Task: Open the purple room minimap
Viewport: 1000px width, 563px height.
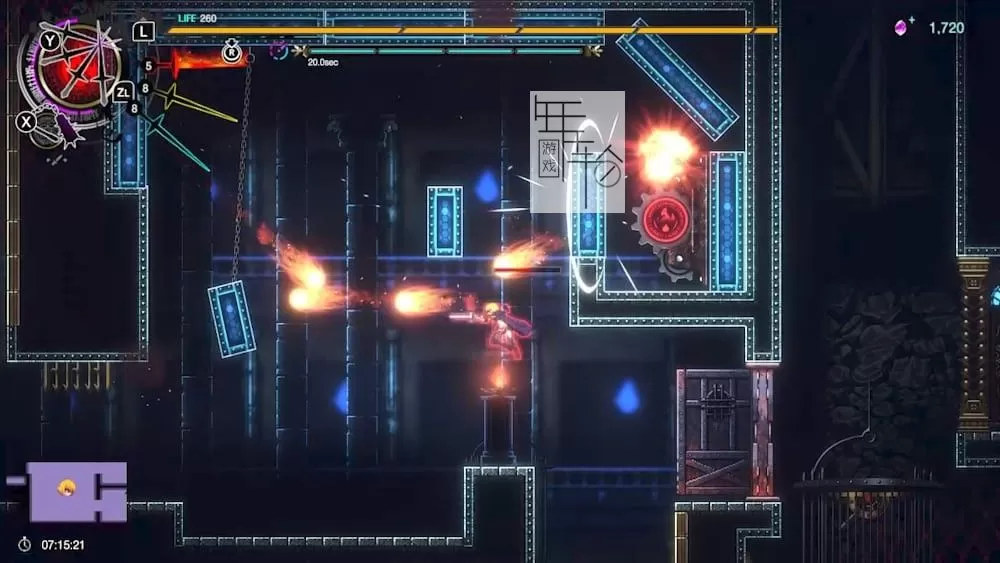Action: 76,491
